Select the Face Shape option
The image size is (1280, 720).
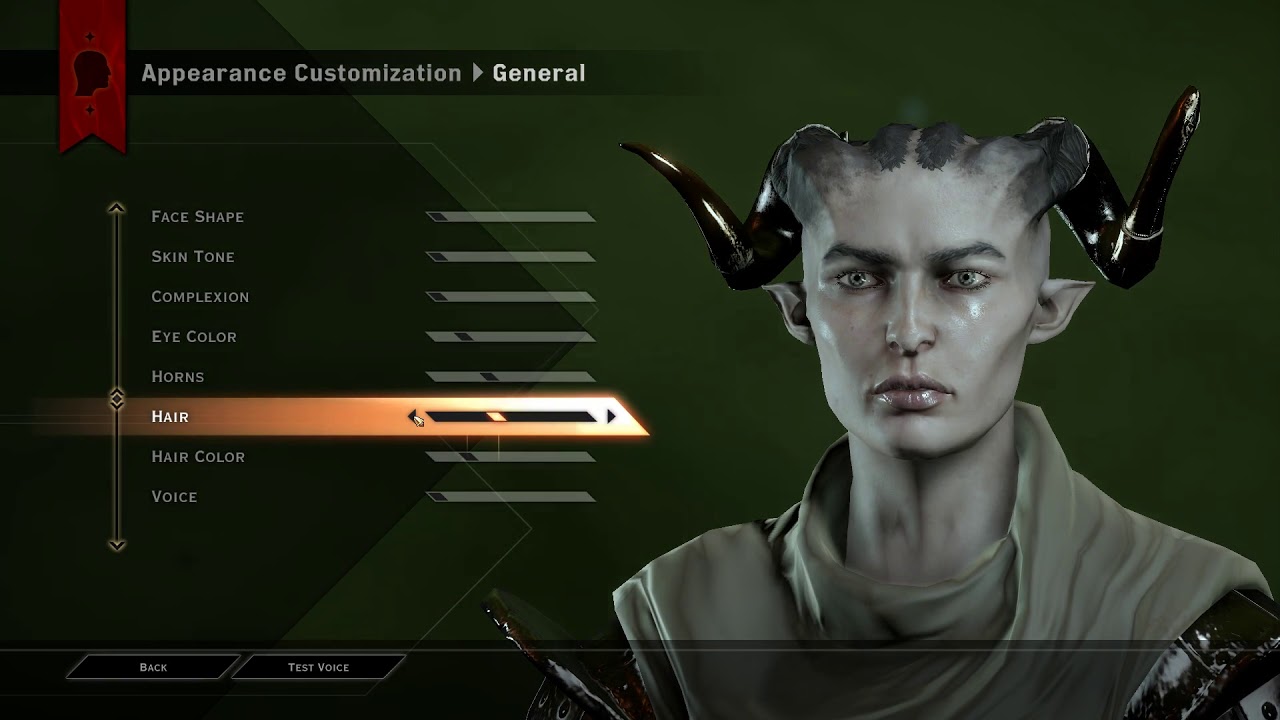click(198, 217)
